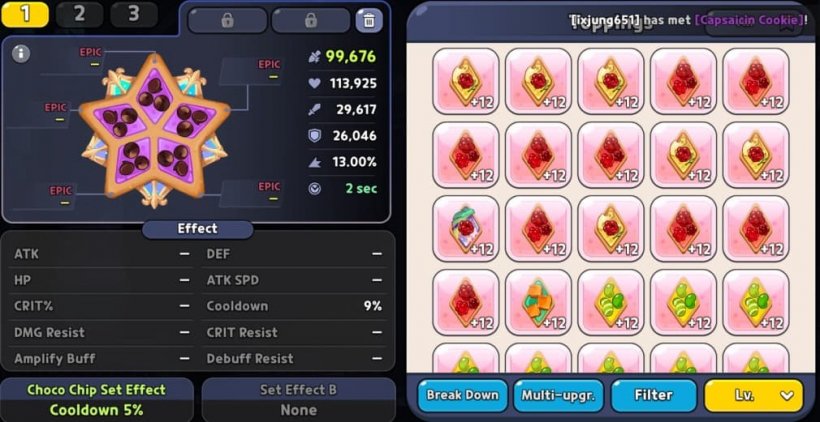Select the topping with the teal ribbon
The height and width of the screenshot is (422, 820).
pos(466,228)
